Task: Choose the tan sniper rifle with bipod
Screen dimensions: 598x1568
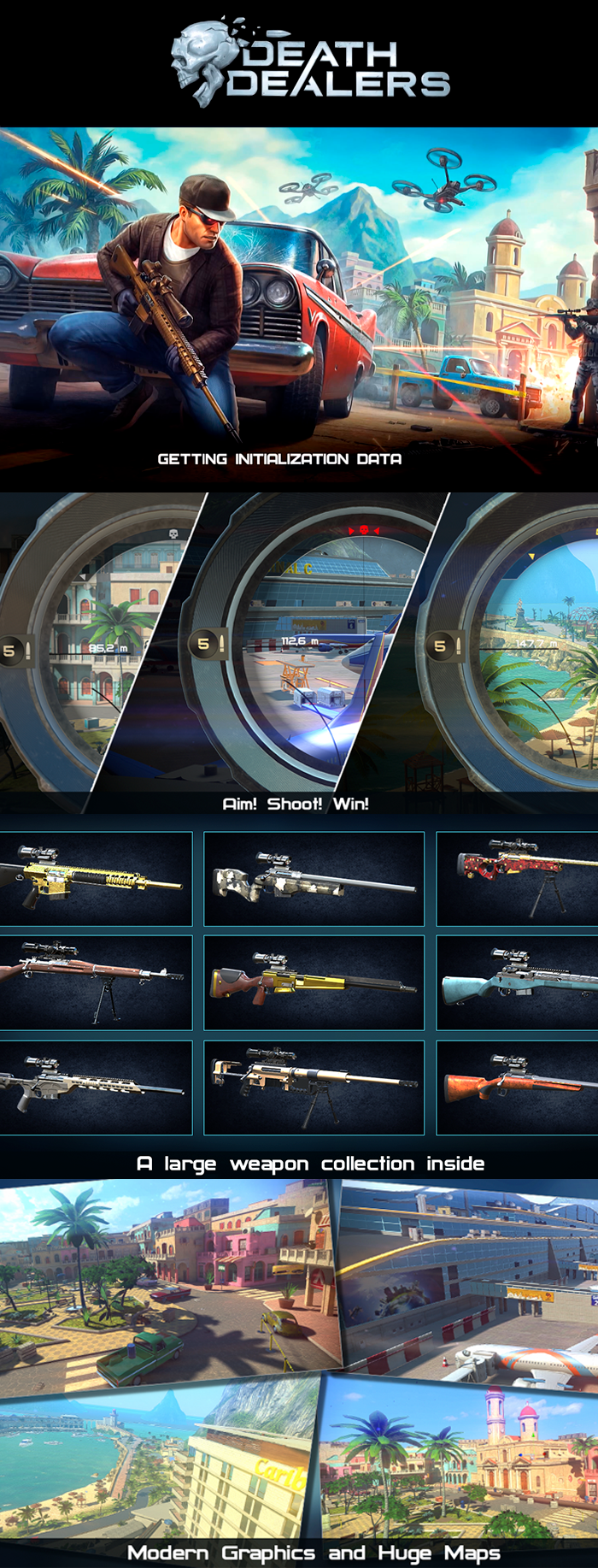Action: click(x=314, y=1088)
